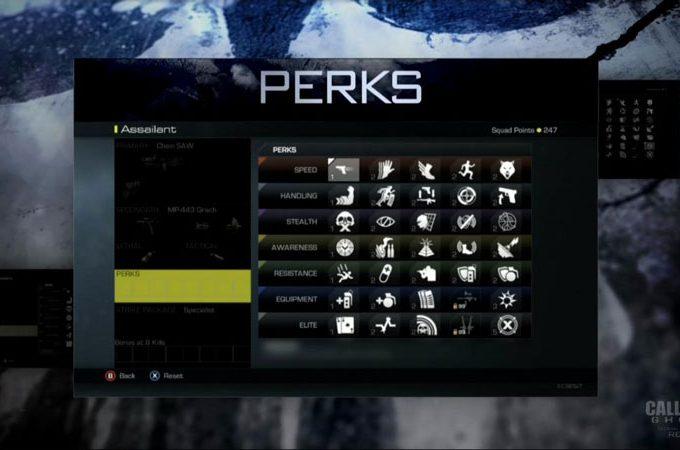This screenshot has height=450, width=680.
Task: Select the running man Marathon perk
Action: [x=464, y=170]
